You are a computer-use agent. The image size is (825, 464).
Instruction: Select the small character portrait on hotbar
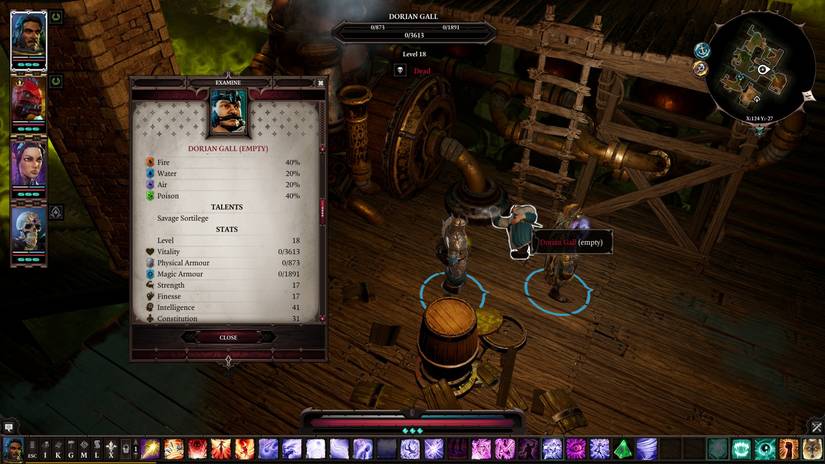point(12,449)
